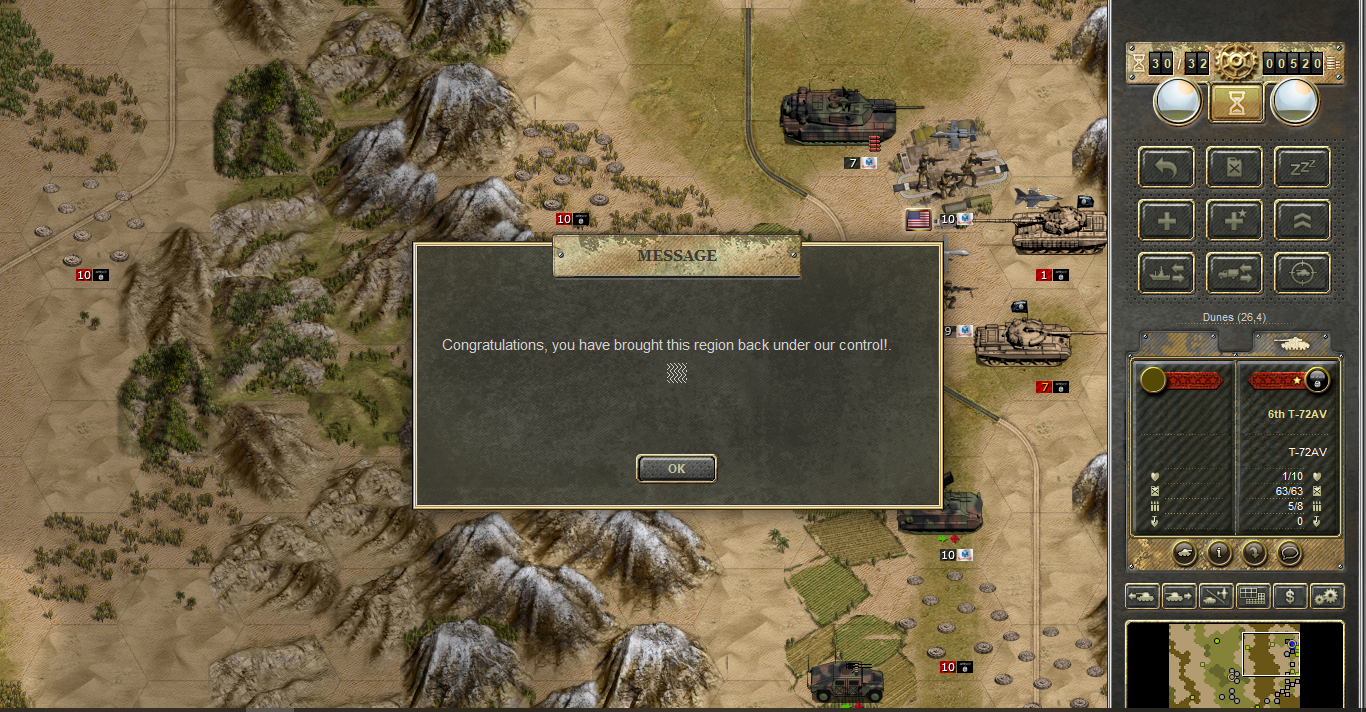Open the purchase ($) screen
The height and width of the screenshot is (712, 1366).
(x=1290, y=597)
